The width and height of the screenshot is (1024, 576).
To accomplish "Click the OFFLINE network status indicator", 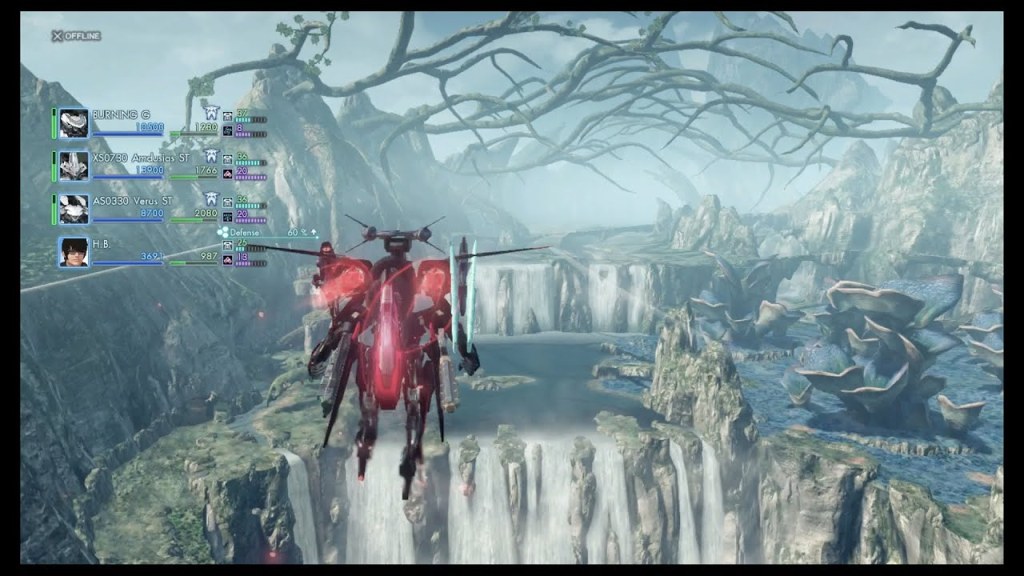I will tap(77, 36).
